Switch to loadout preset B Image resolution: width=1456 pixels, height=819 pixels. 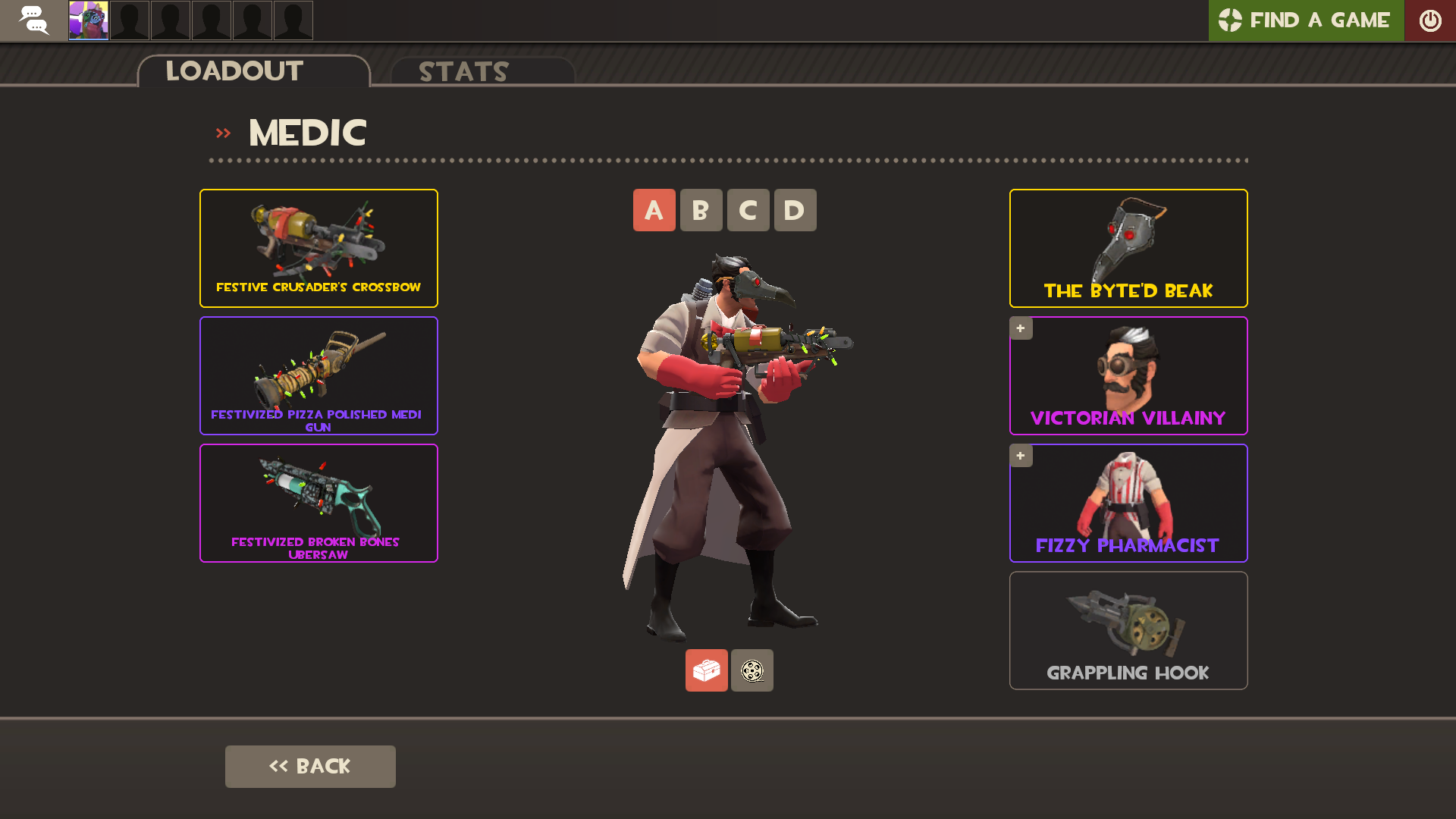pos(701,210)
